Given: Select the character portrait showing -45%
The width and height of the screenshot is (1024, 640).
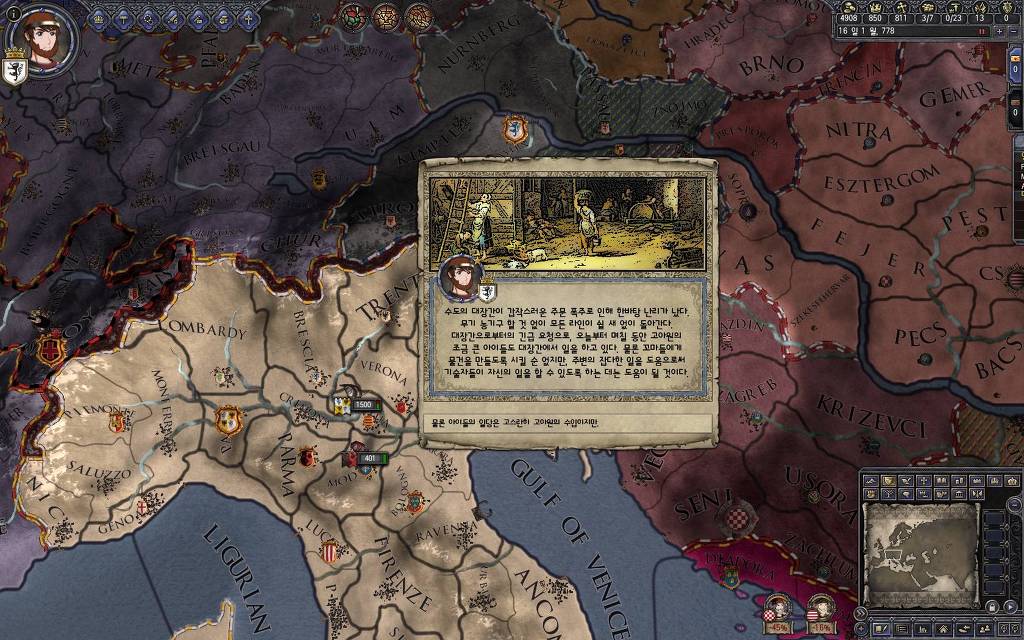Looking at the screenshot, I should click(x=777, y=609).
